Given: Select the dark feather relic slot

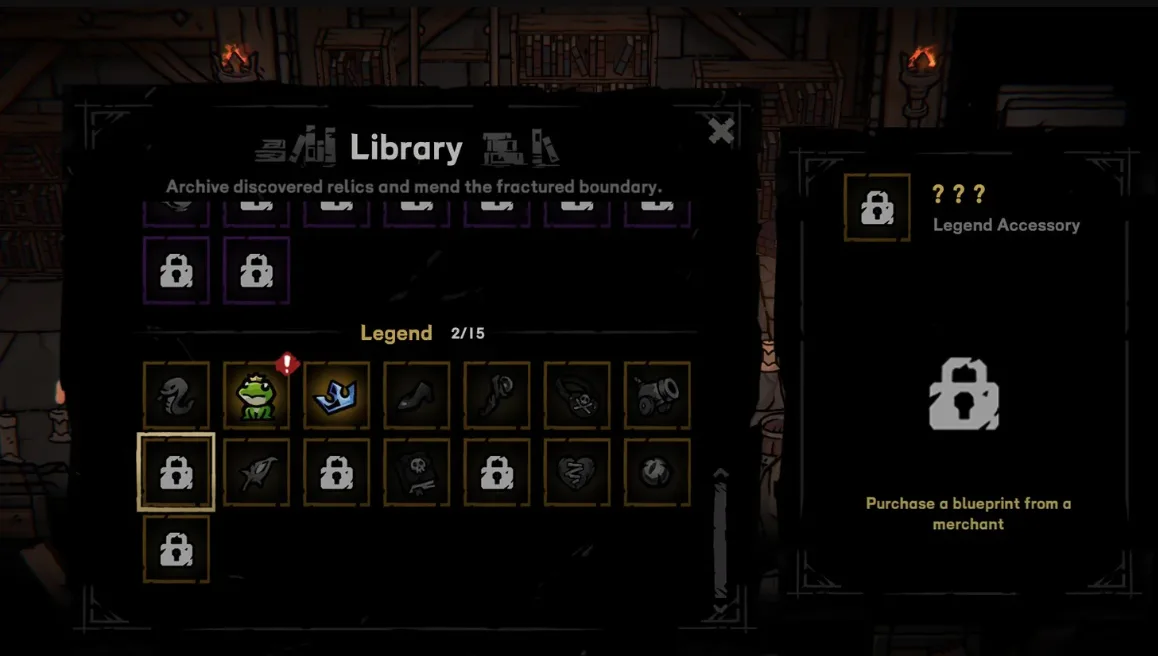Looking at the screenshot, I should coord(256,472).
